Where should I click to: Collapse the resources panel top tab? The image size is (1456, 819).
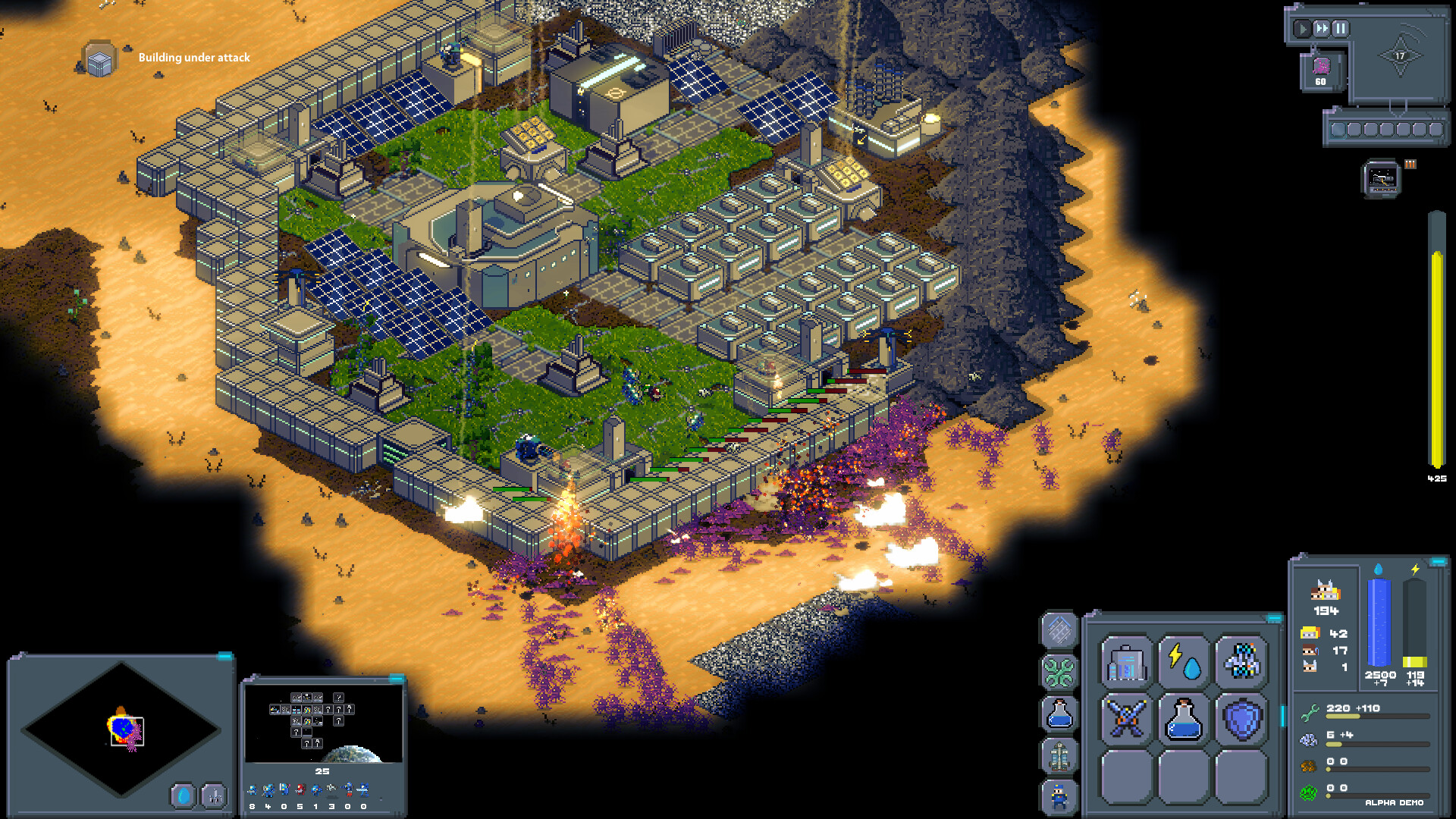tap(1437, 562)
